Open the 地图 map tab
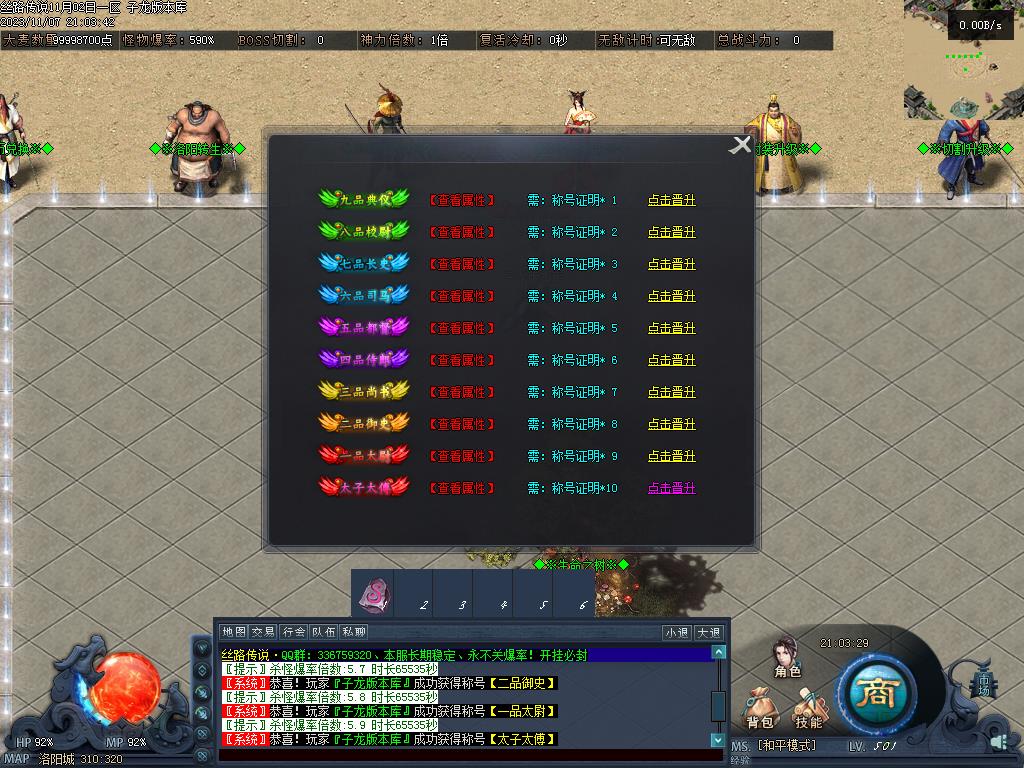The image size is (1024, 768). [x=234, y=632]
